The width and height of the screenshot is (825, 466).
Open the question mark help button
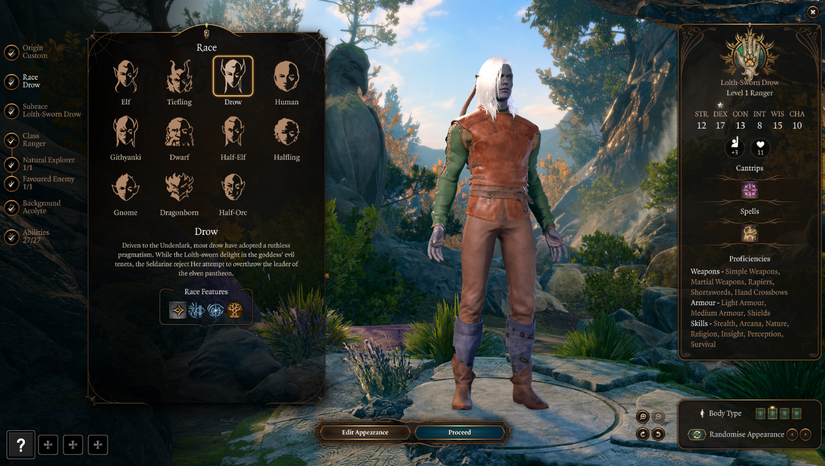coord(21,445)
